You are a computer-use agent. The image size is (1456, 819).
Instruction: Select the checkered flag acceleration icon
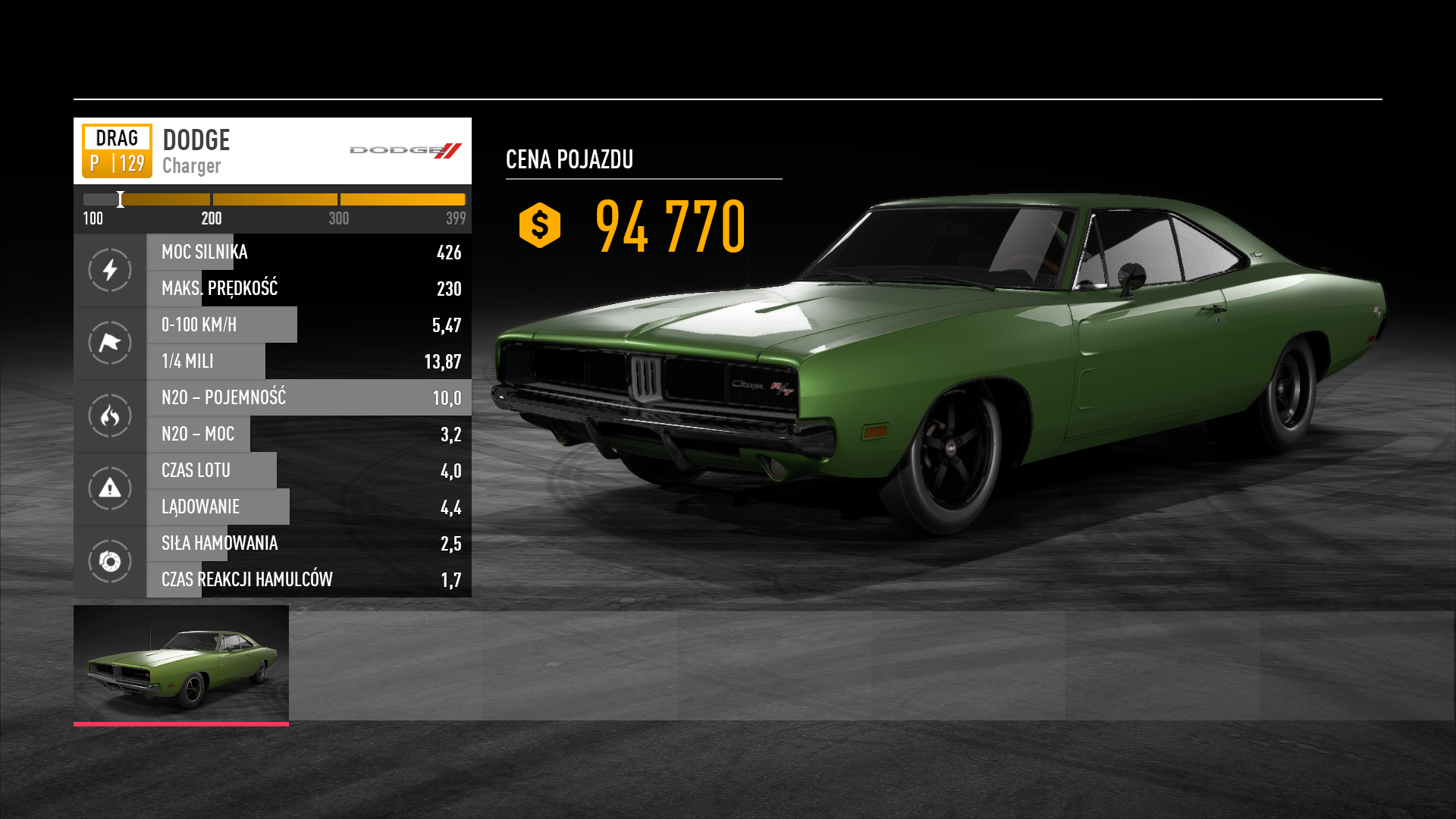[110, 343]
